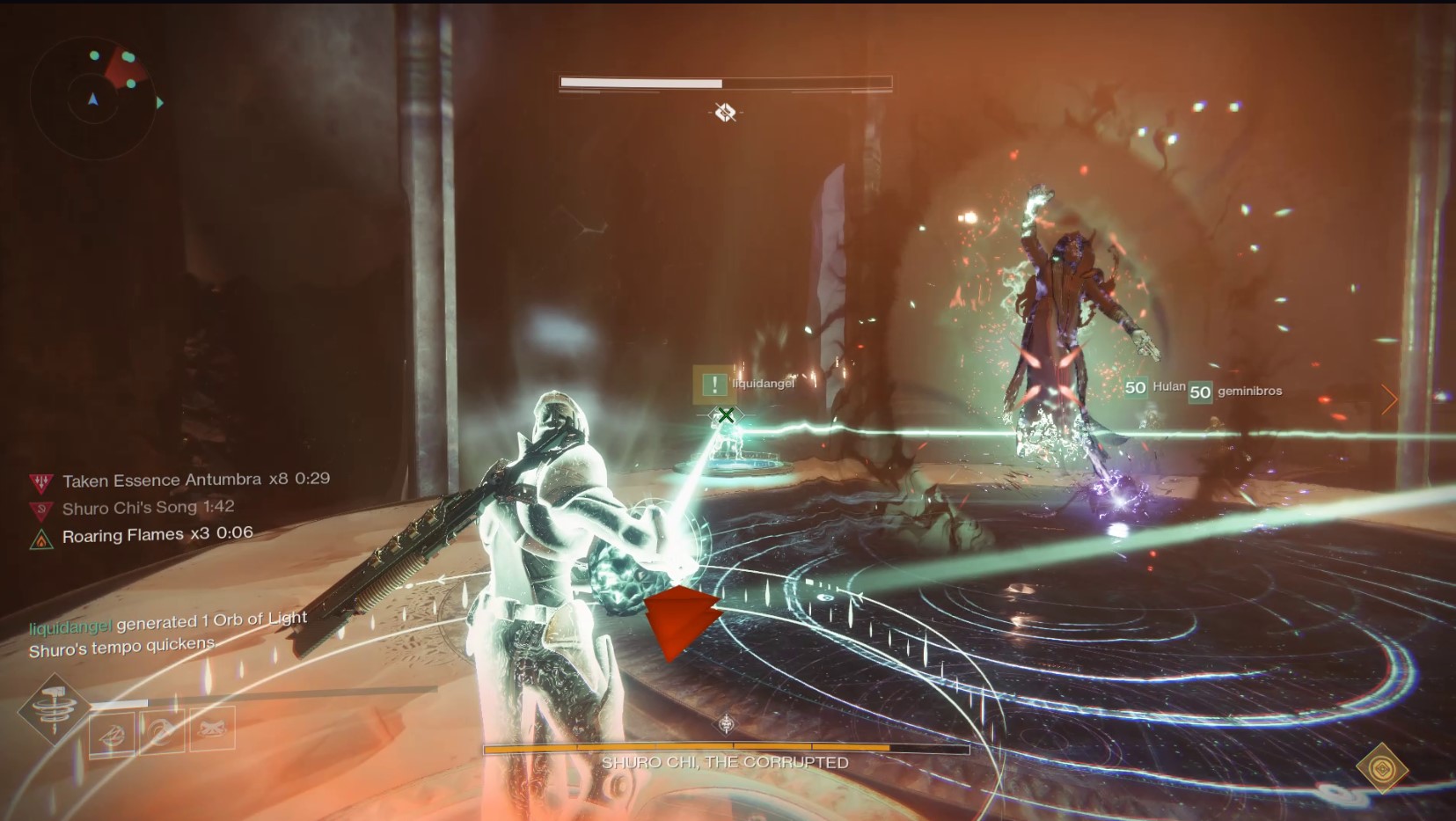Viewport: 1456px width, 821px height.
Task: Inspect the Taken Essence Antumbra buff
Action: 180,480
